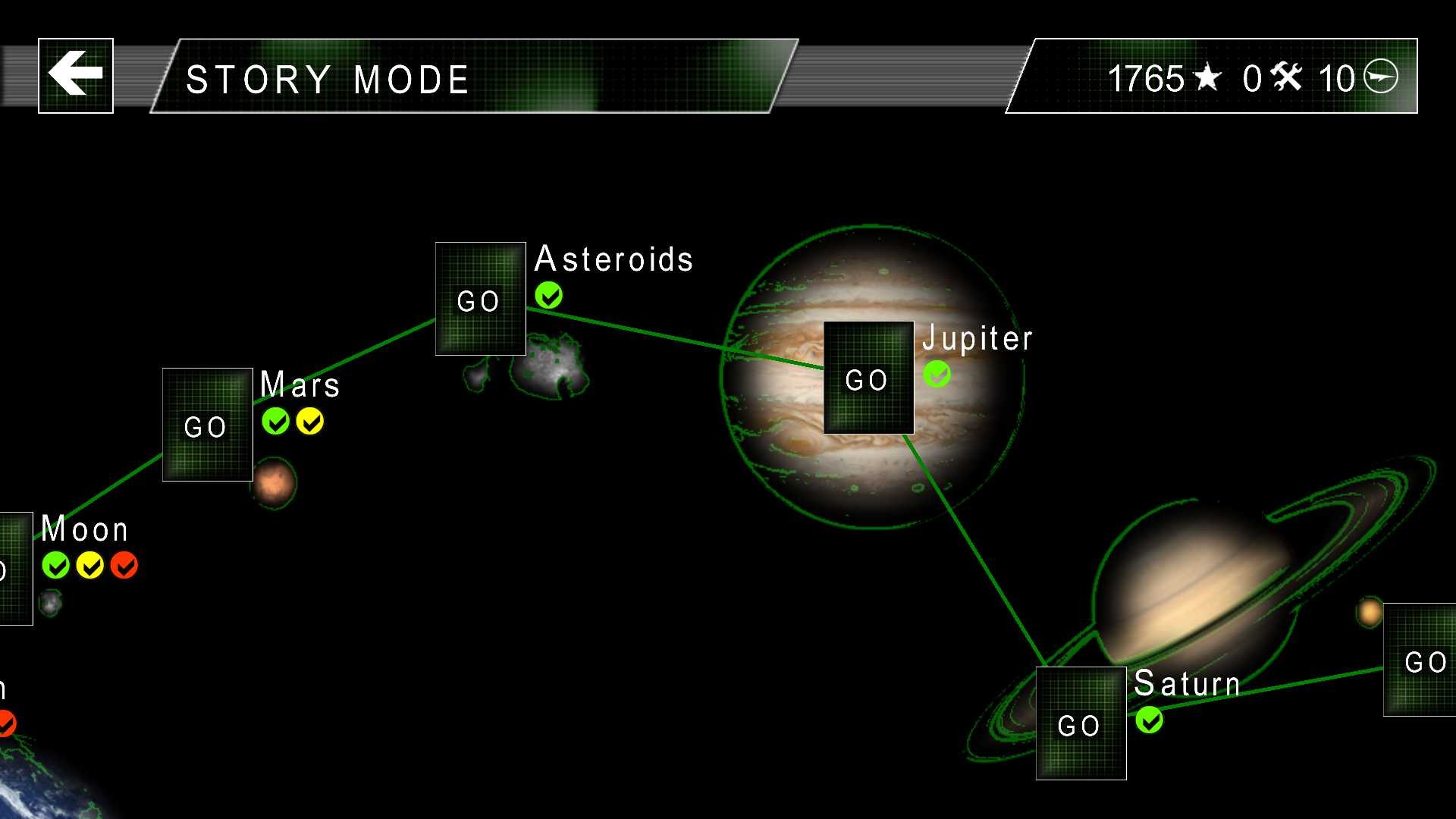Open the Saturn mission
This screenshot has width=1456, height=819.
tap(1081, 723)
